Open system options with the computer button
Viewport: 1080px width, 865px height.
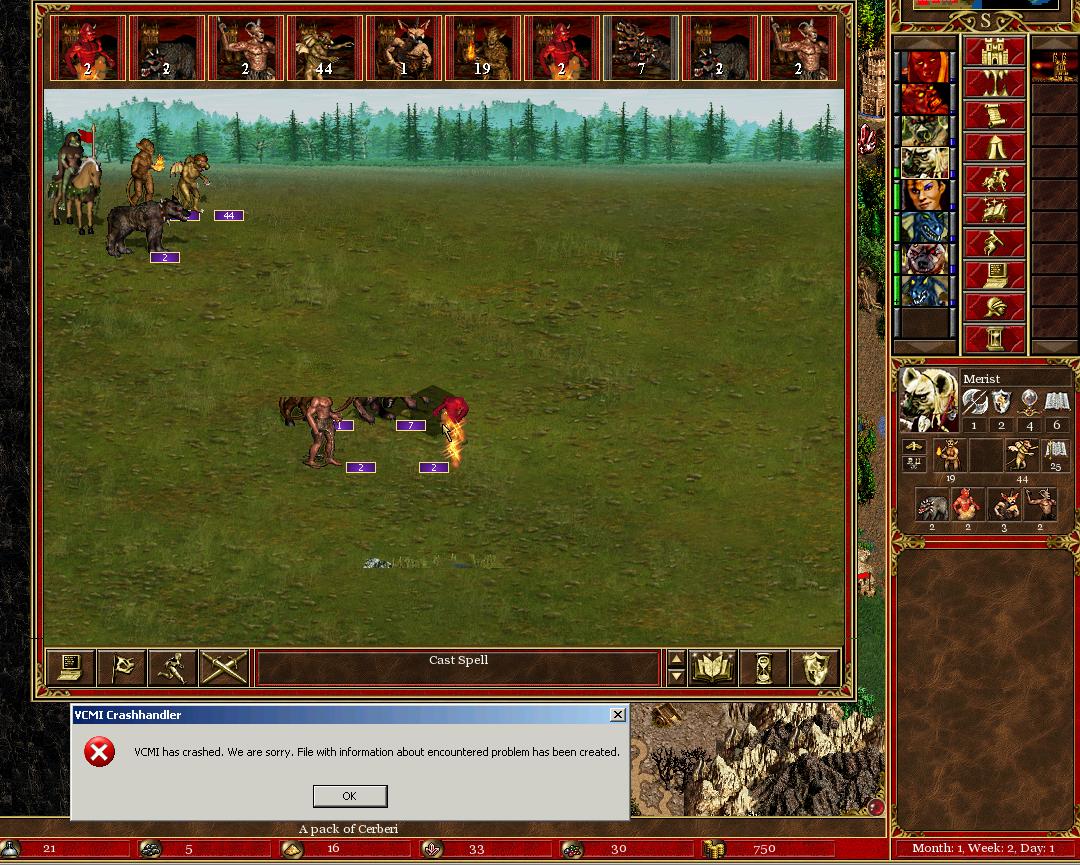coord(994,275)
